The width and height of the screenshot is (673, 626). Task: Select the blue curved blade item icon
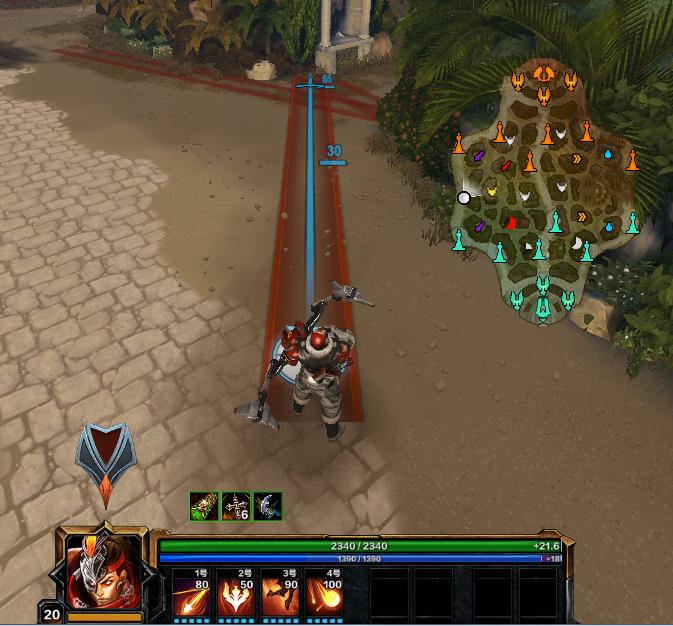(267, 506)
